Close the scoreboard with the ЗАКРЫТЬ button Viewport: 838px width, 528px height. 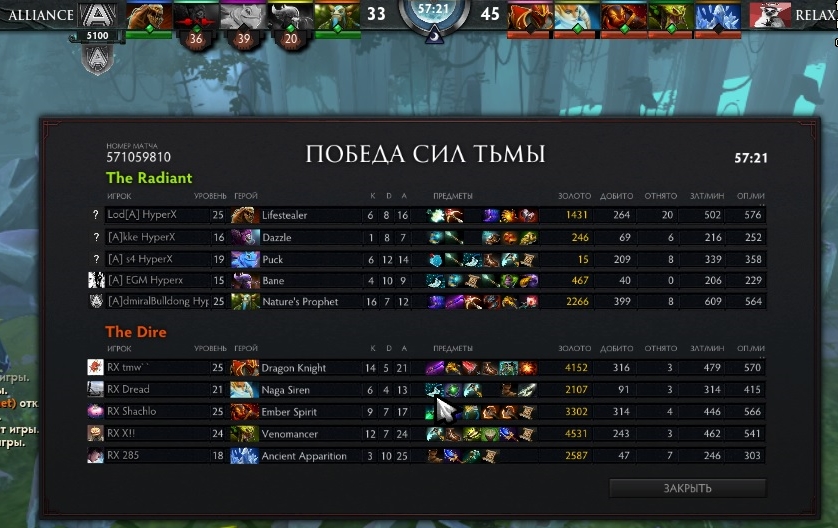pos(687,488)
